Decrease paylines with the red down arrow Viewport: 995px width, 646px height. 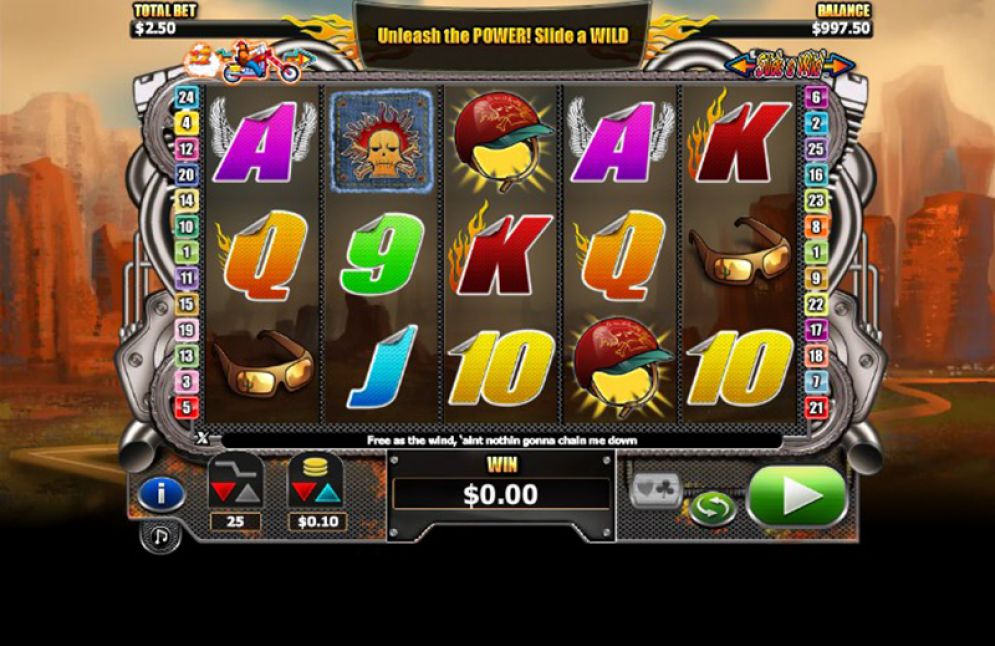click(x=223, y=494)
